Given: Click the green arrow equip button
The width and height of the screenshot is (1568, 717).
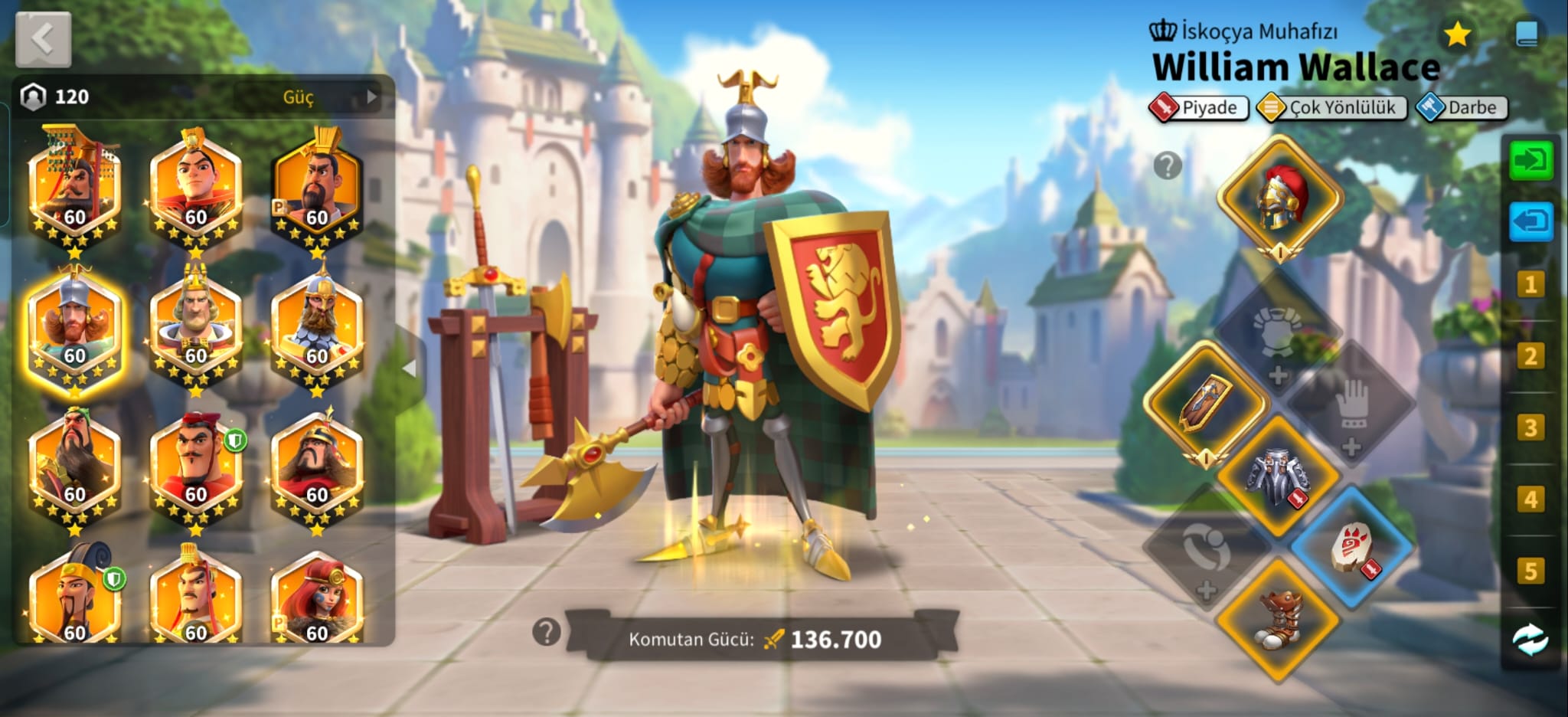Looking at the screenshot, I should pyautogui.click(x=1530, y=161).
